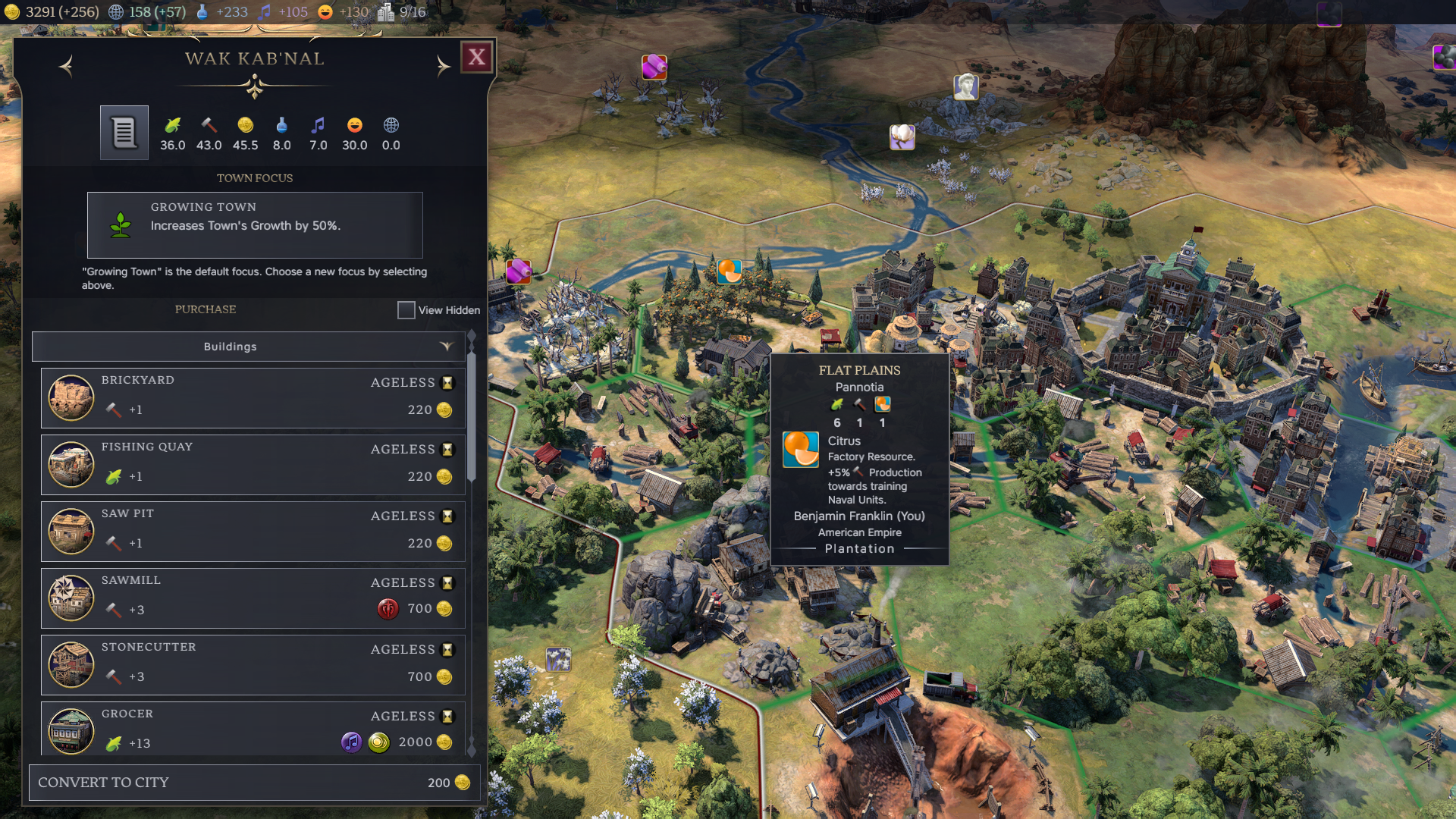Click the Citrus resource icon on the map

coord(729,271)
